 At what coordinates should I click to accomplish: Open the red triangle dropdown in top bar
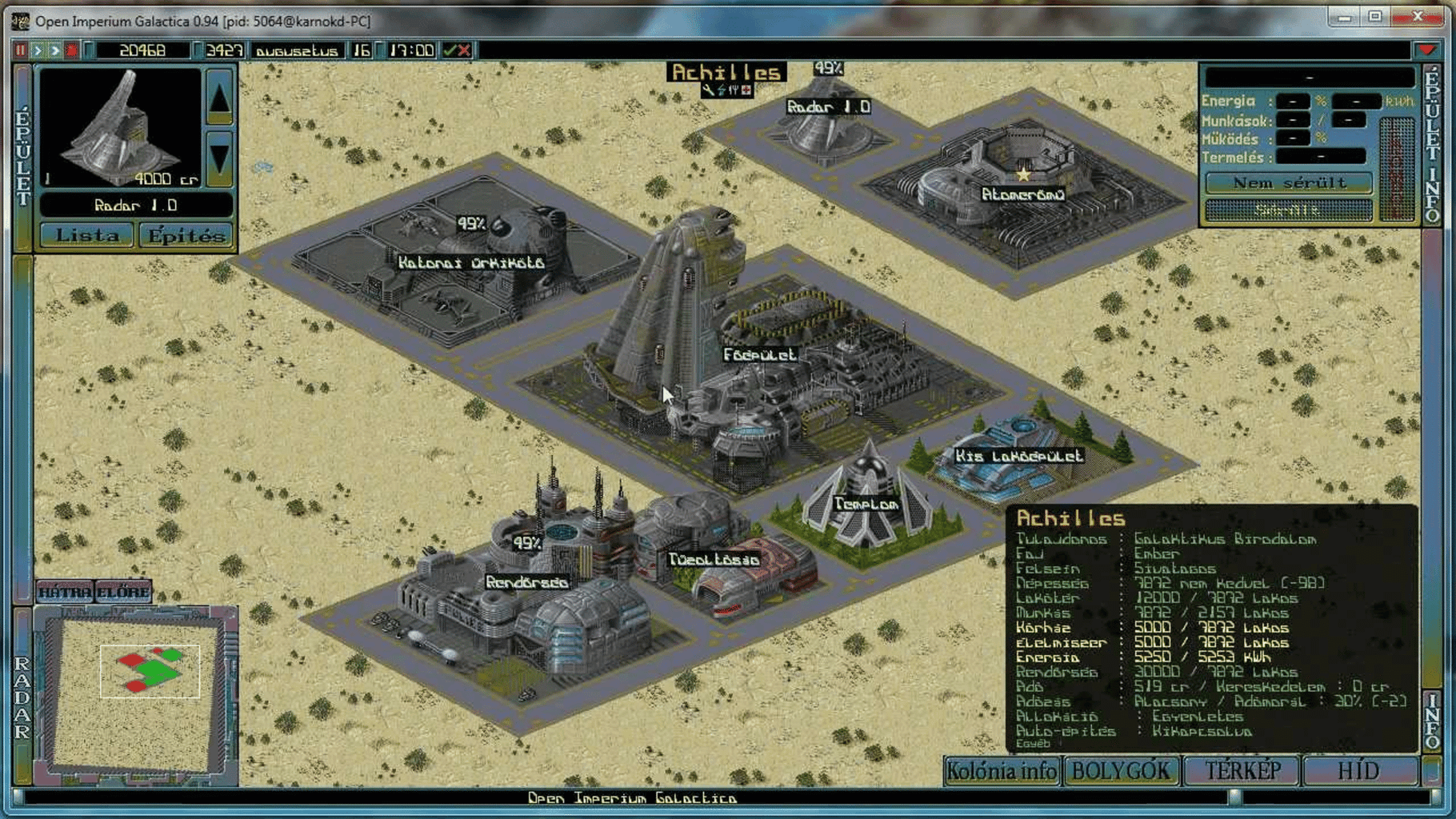tap(1426, 50)
